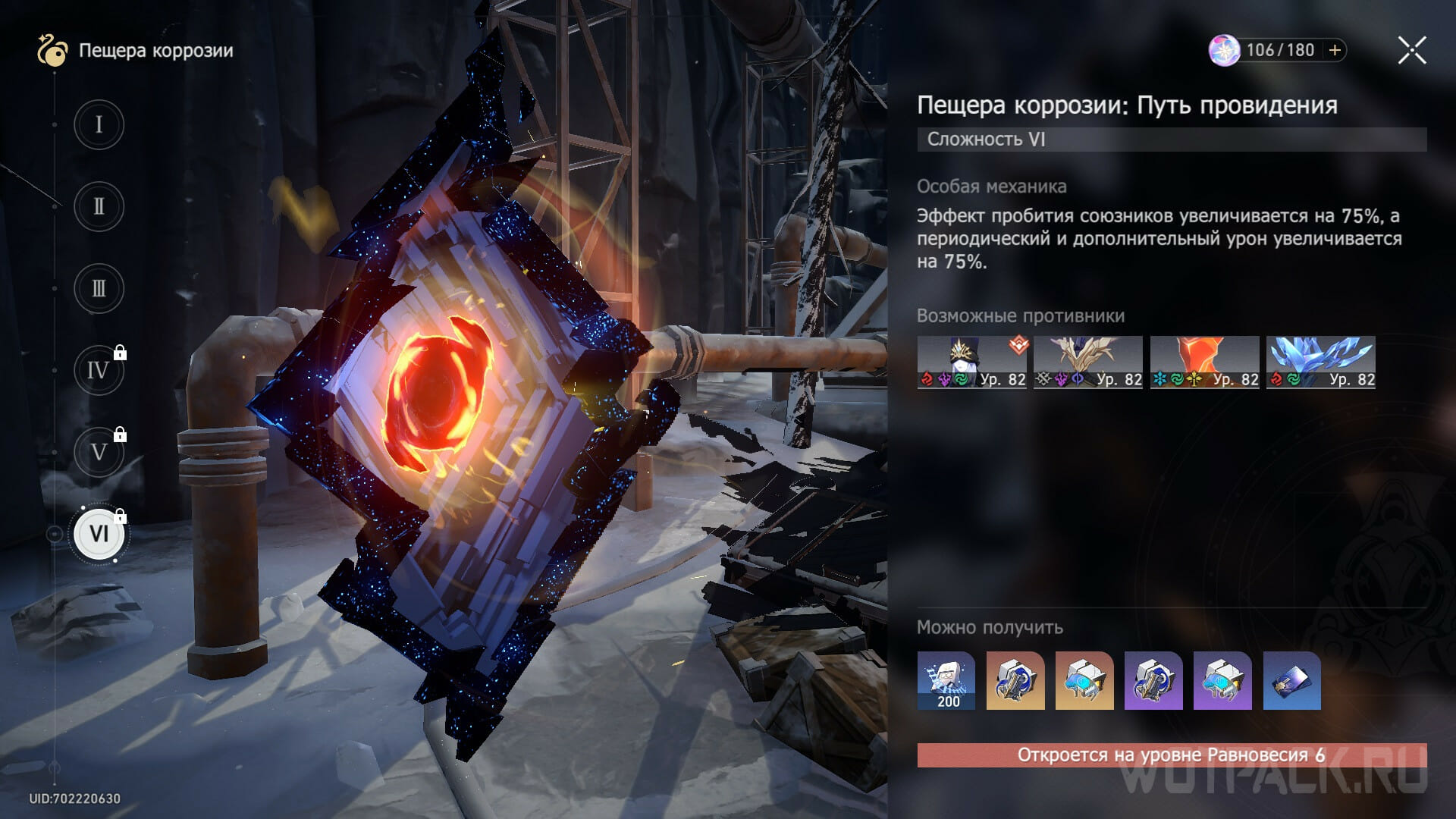Select locked difficulty IV
Image resolution: width=1456 pixels, height=819 pixels.
[99, 371]
